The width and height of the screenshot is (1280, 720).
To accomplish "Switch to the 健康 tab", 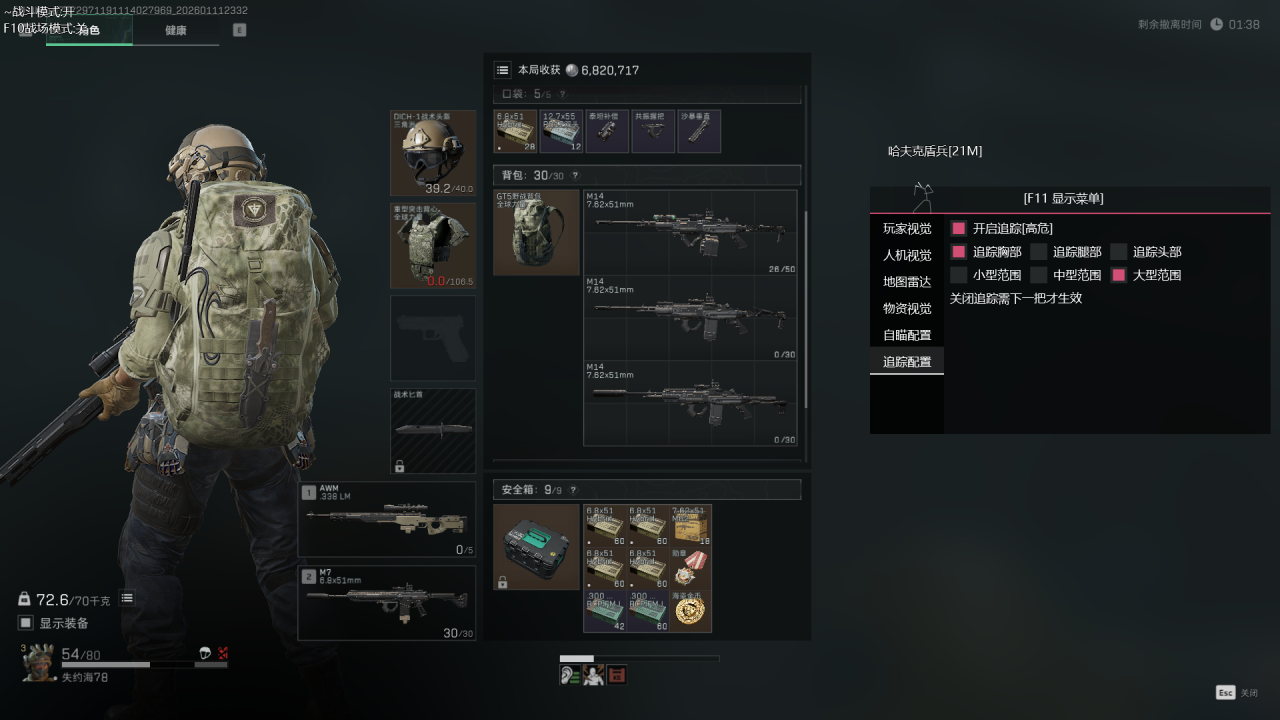I will (x=176, y=30).
